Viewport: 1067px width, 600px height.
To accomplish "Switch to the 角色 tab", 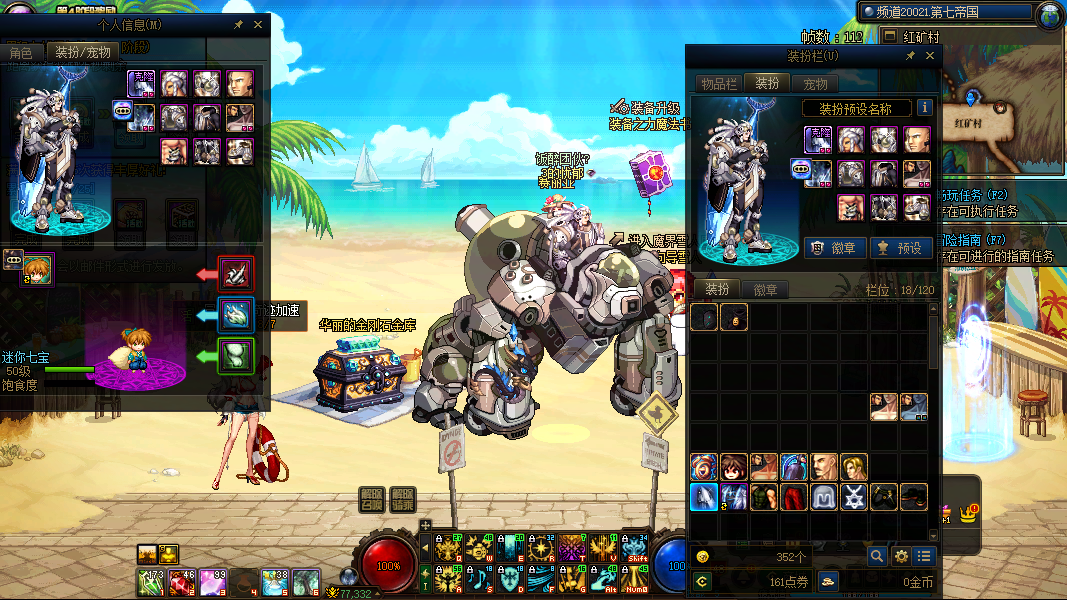I will coord(21,52).
